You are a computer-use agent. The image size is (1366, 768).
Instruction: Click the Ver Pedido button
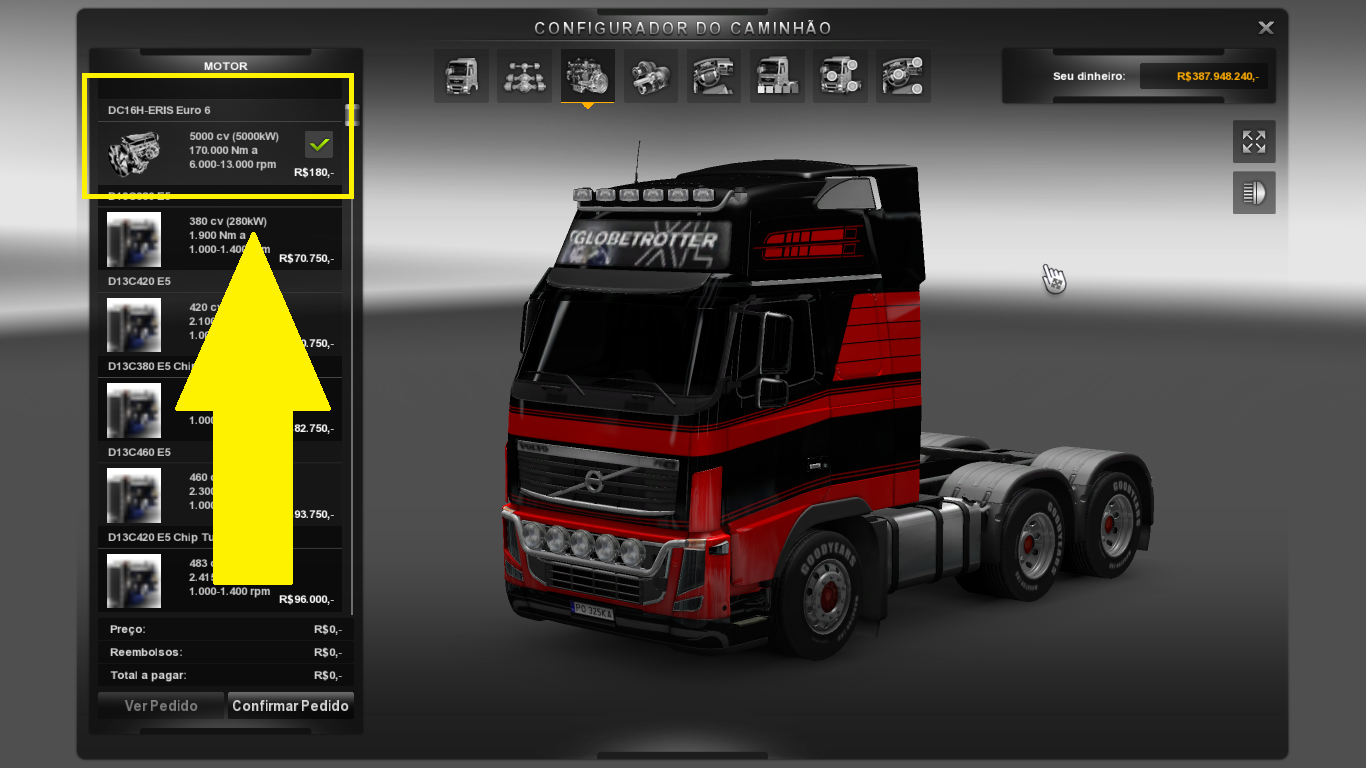pyautogui.click(x=160, y=705)
